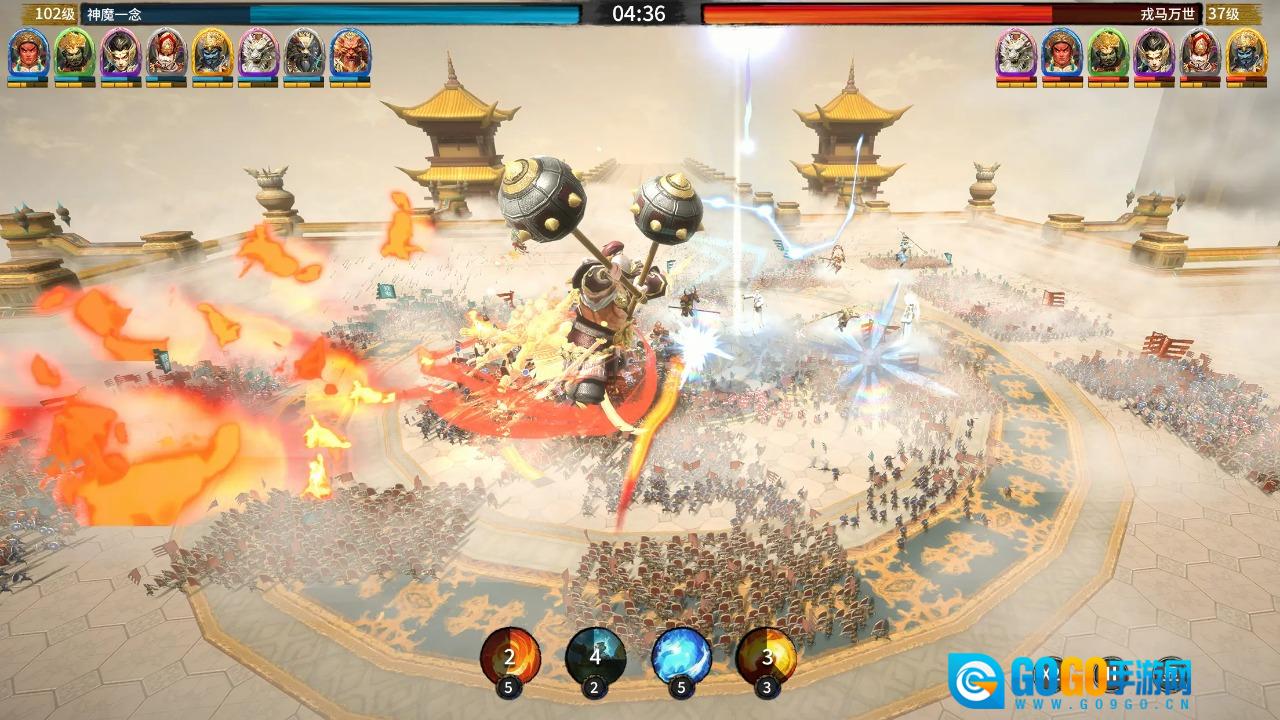Select the left team's orange lion-faced portrait
The height and width of the screenshot is (720, 1280).
tap(350, 52)
